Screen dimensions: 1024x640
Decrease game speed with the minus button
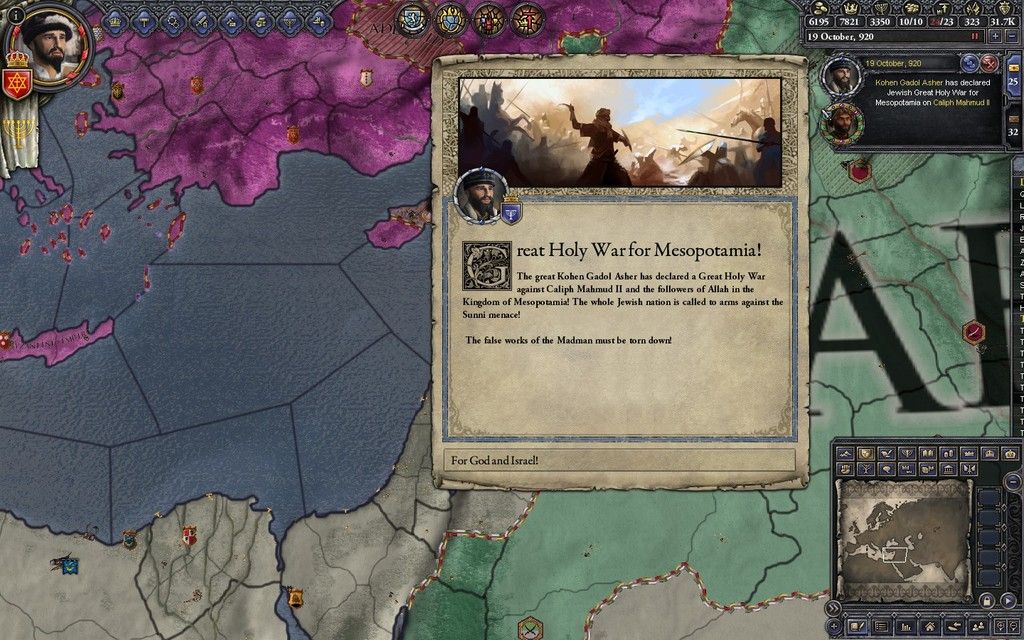pos(1010,36)
